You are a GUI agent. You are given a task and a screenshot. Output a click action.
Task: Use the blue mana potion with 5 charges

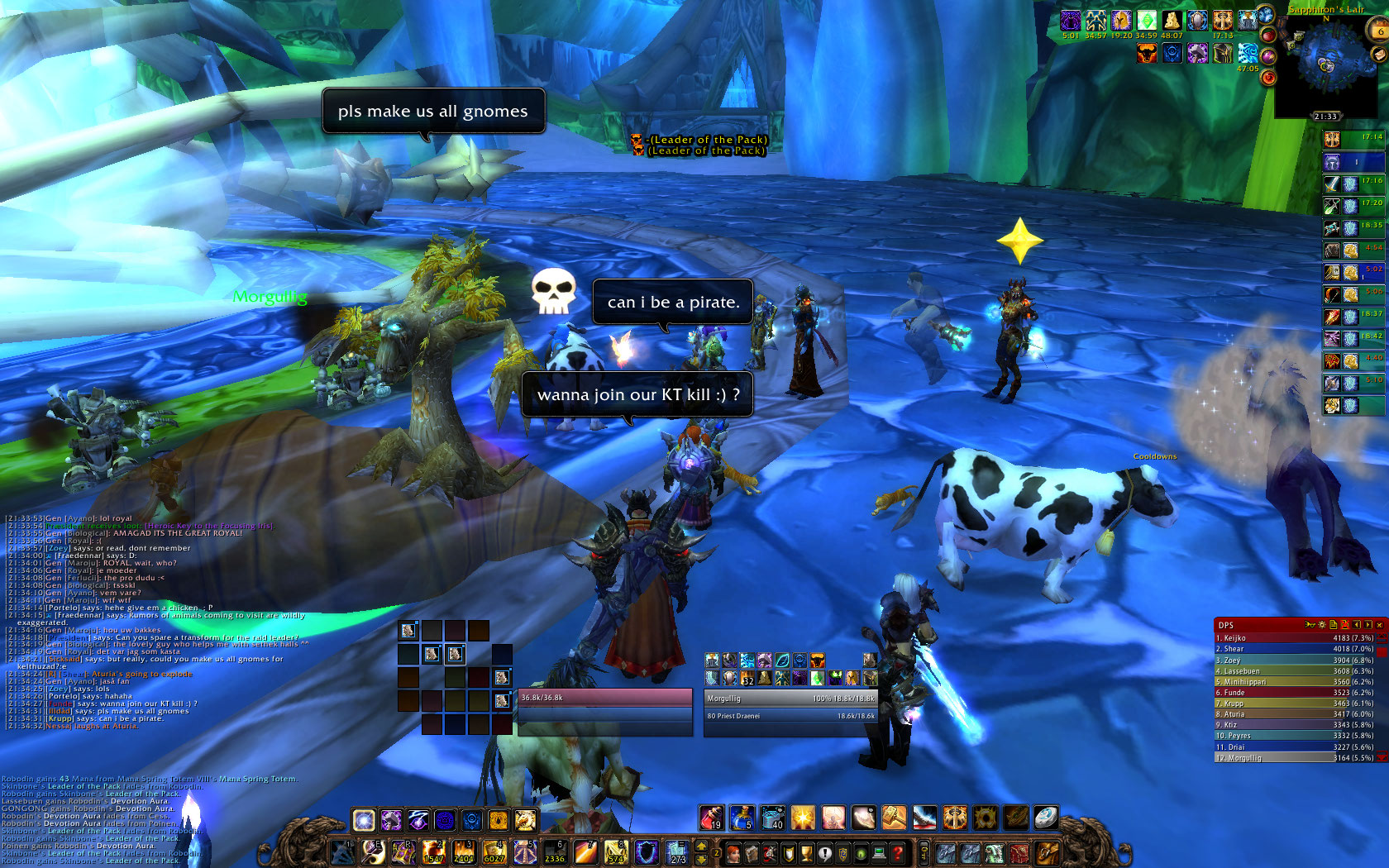click(742, 818)
